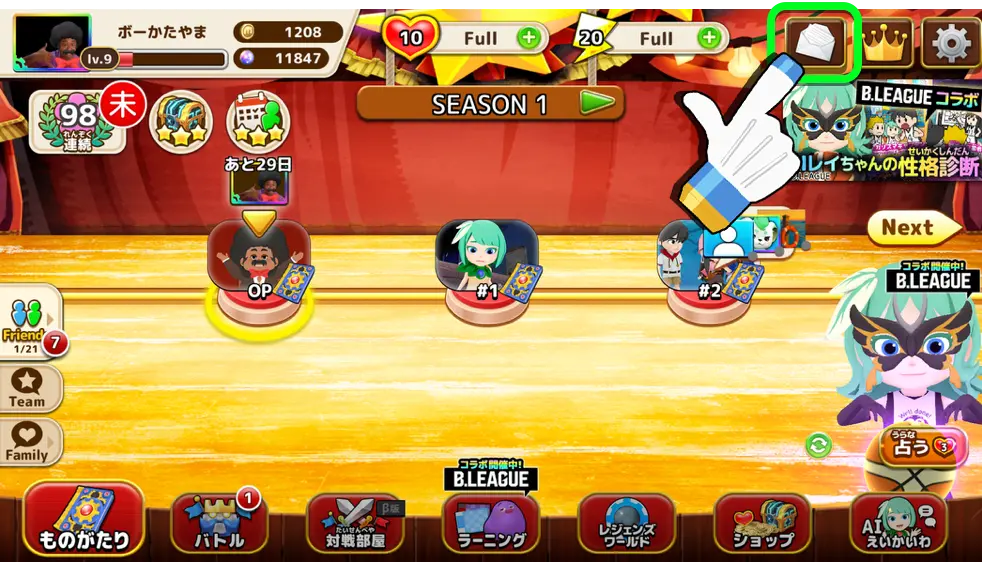
Task: Advance to next season with green arrow
Action: click(597, 103)
